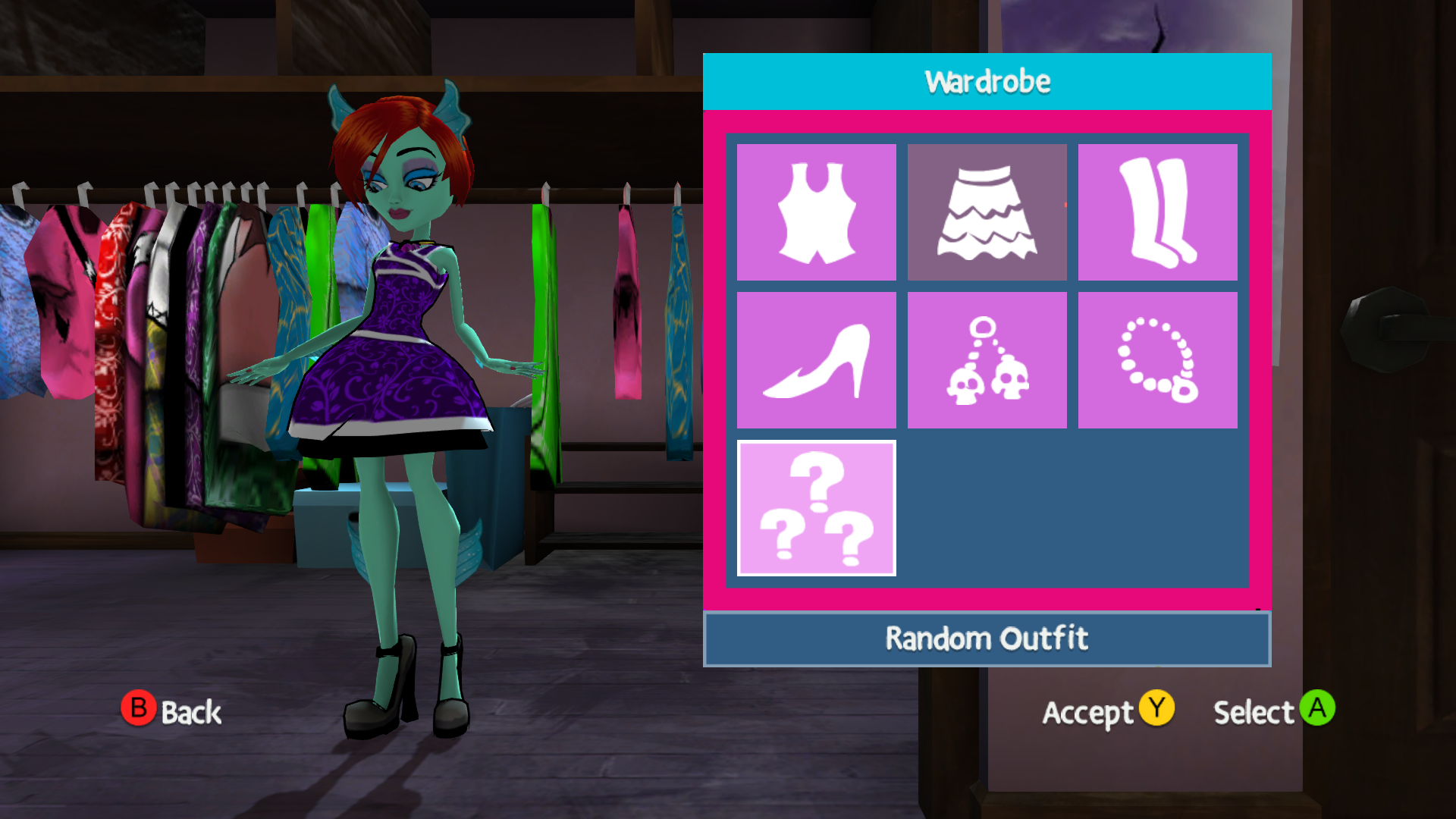Click the currently highlighted skirt tile
The height and width of the screenshot is (819, 1456).
tap(987, 210)
